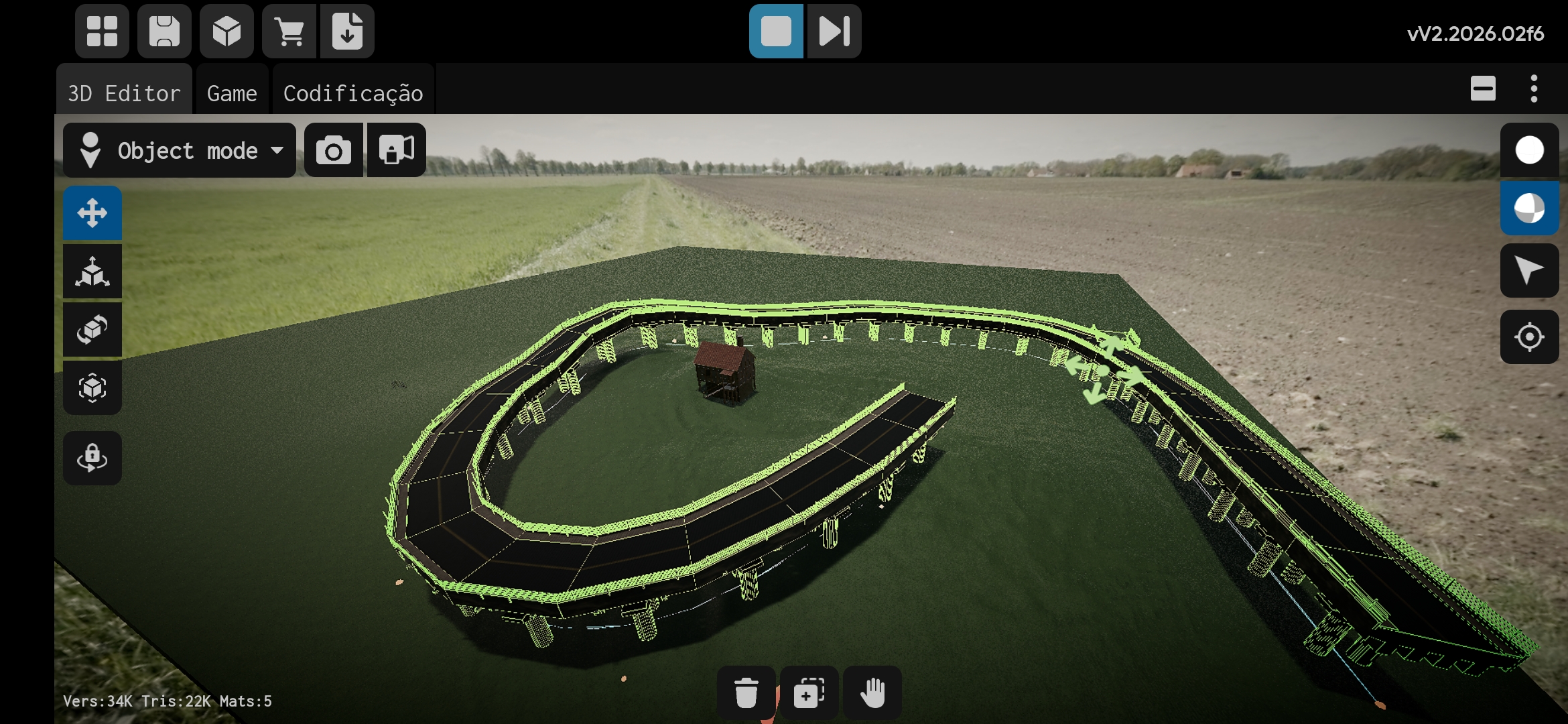Image resolution: width=1568 pixels, height=724 pixels.
Task: Save the project with floppy disk icon
Action: pos(164,31)
